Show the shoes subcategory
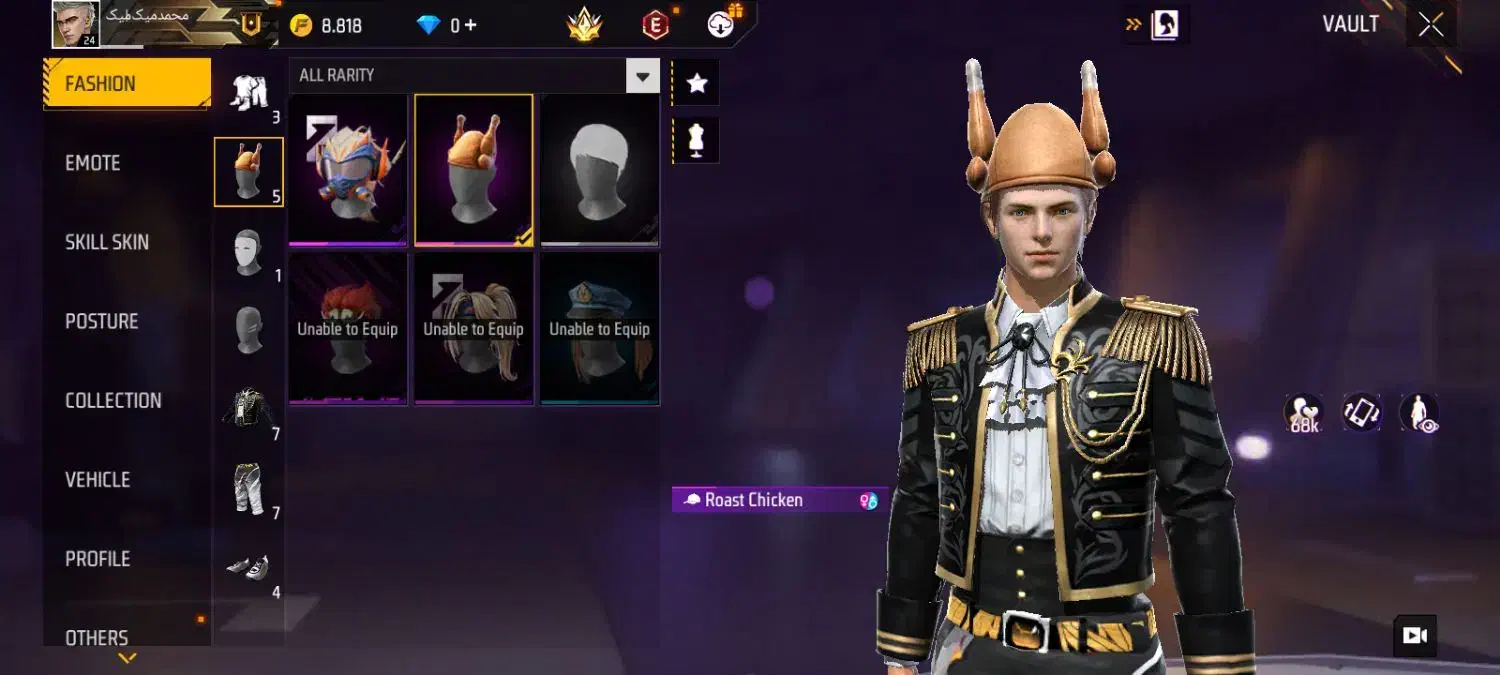 click(247, 567)
